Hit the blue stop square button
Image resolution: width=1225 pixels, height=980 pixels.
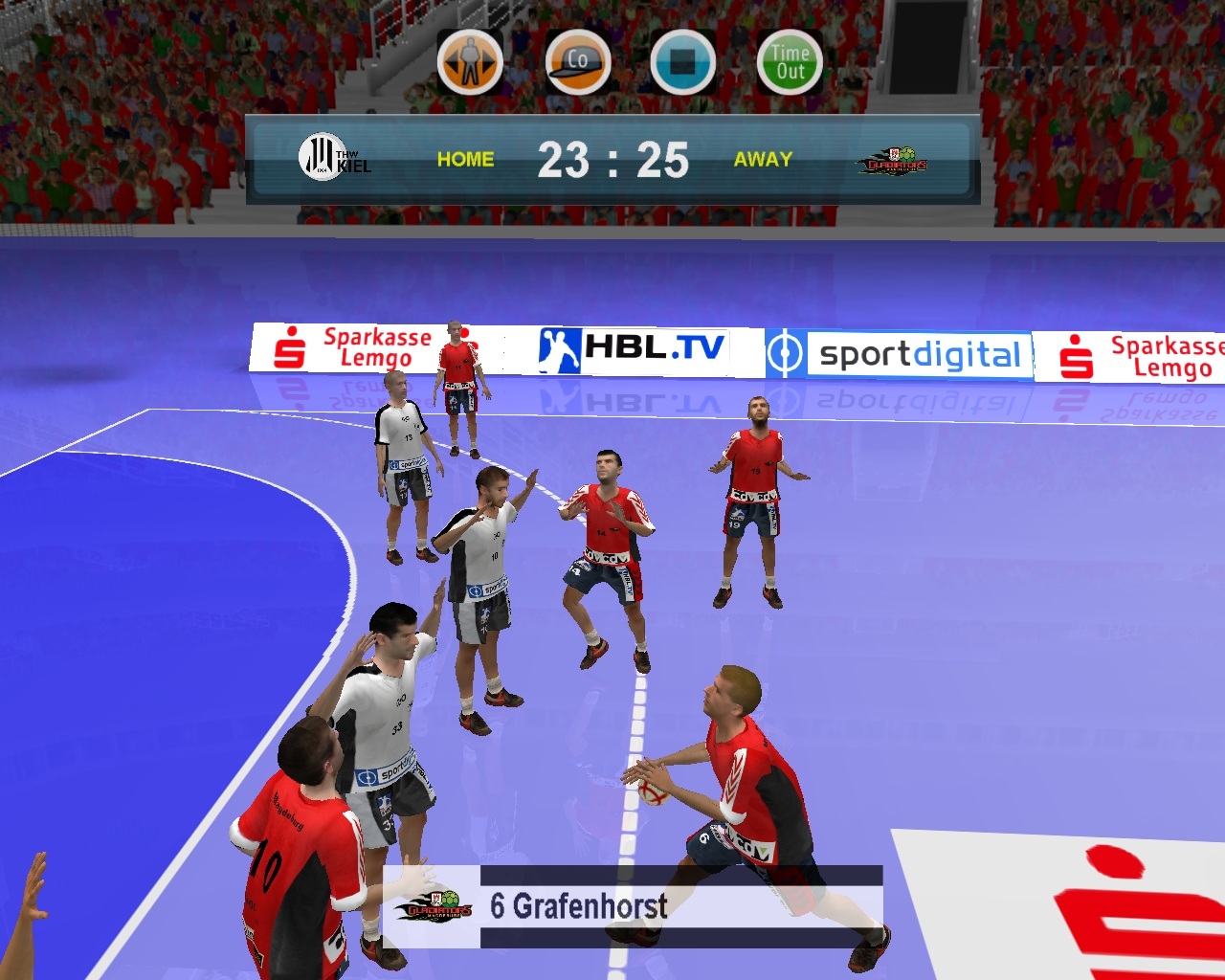[682, 63]
